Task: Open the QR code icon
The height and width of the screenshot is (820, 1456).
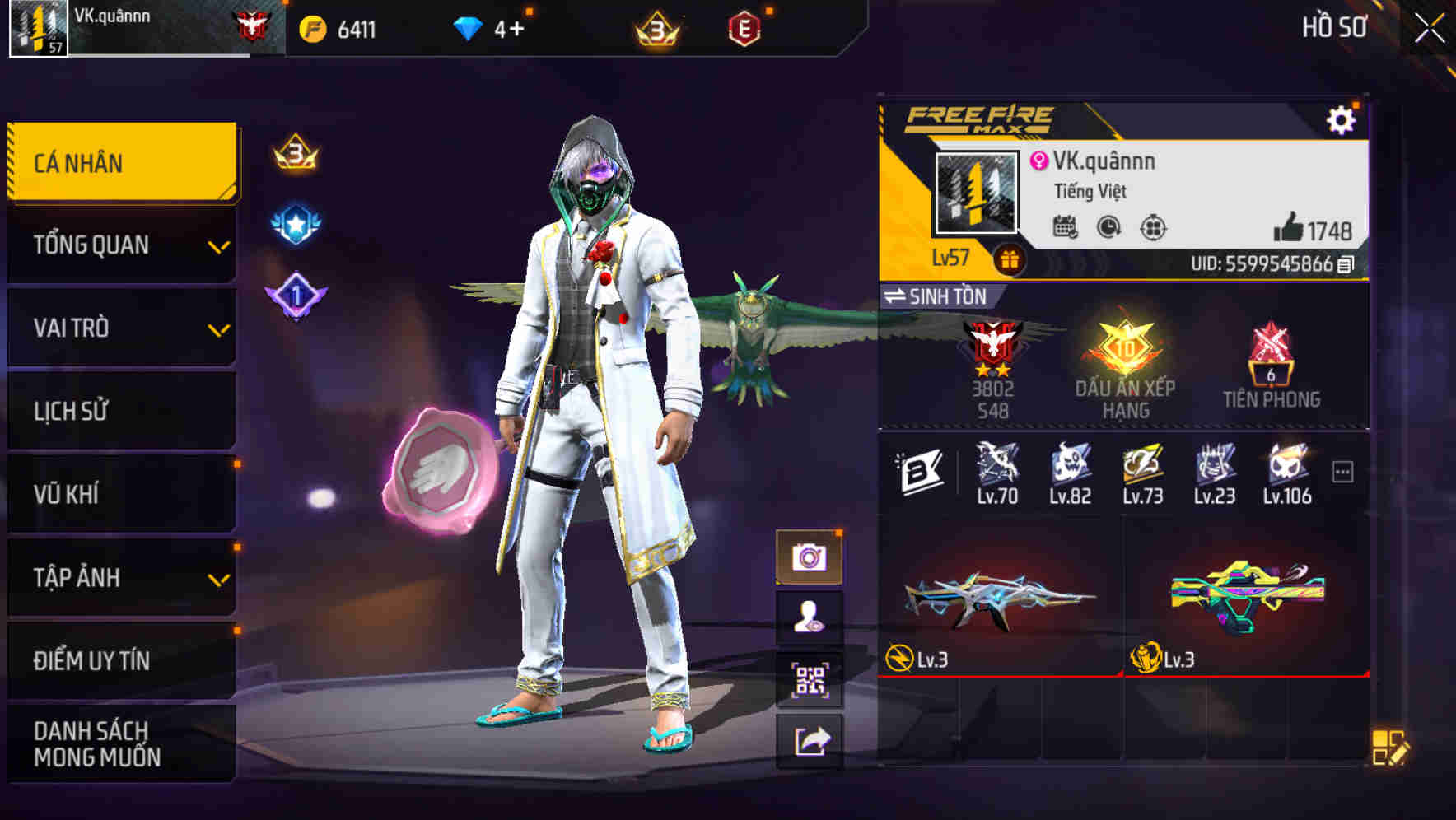Action: [x=812, y=677]
